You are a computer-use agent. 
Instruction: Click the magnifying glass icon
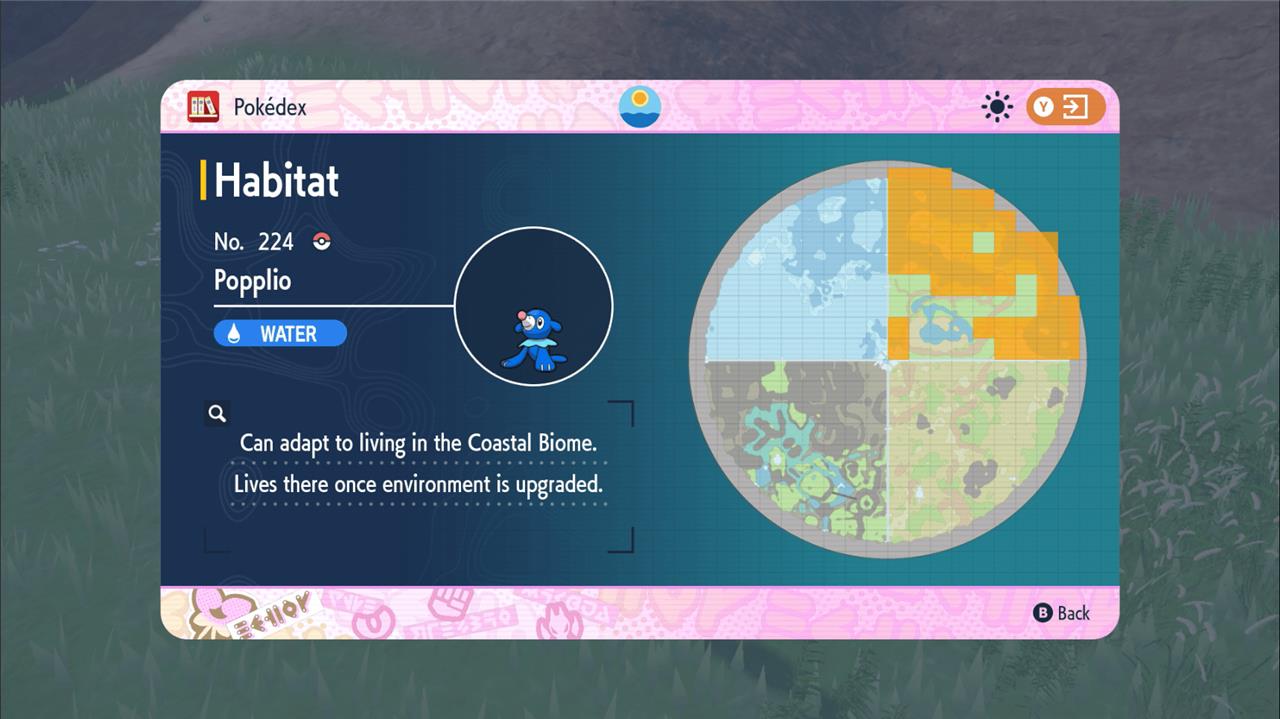[217, 413]
